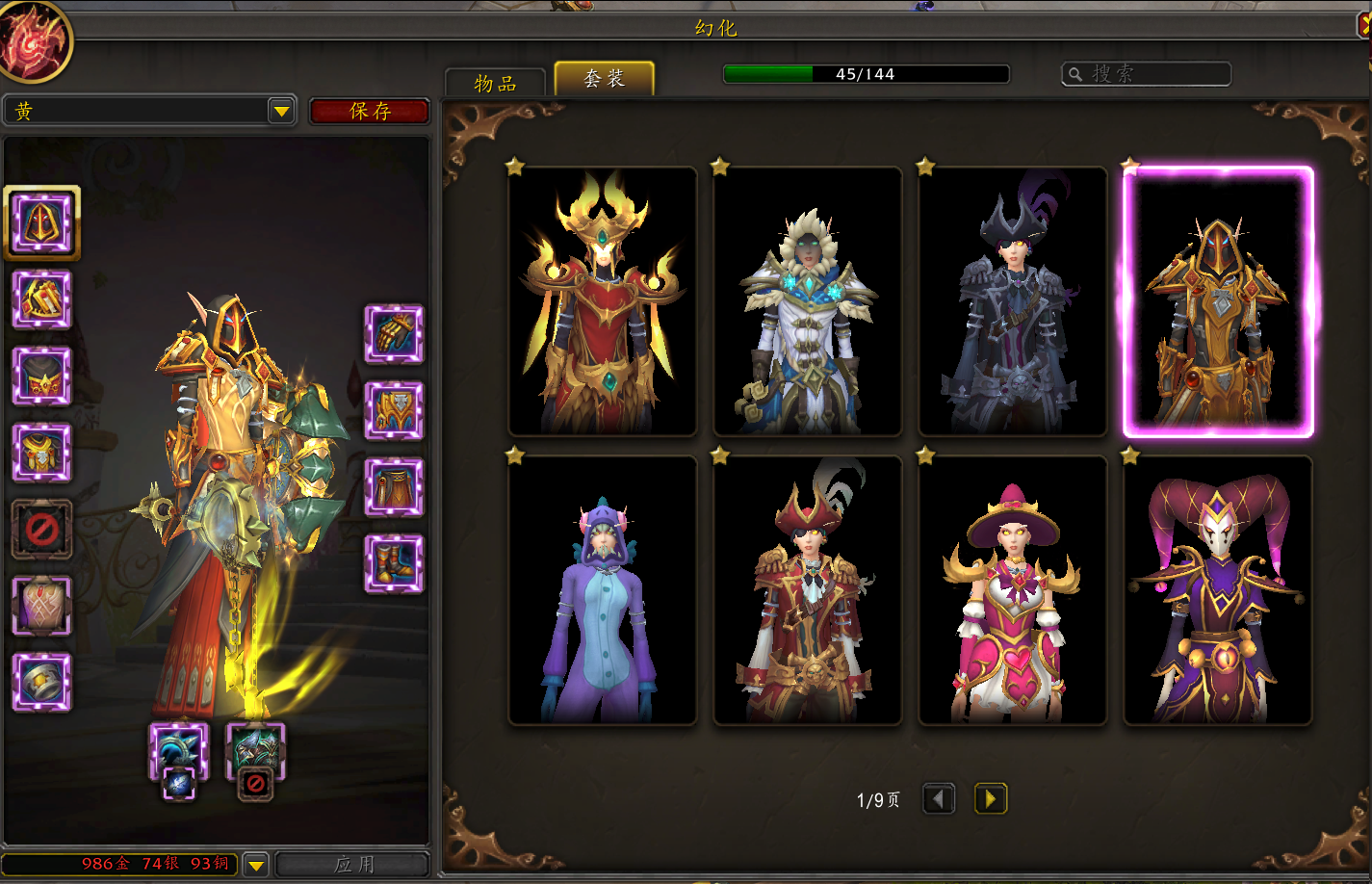The image size is (1372, 884).
Task: Select the dark pirate hat set
Action: click(x=1013, y=300)
